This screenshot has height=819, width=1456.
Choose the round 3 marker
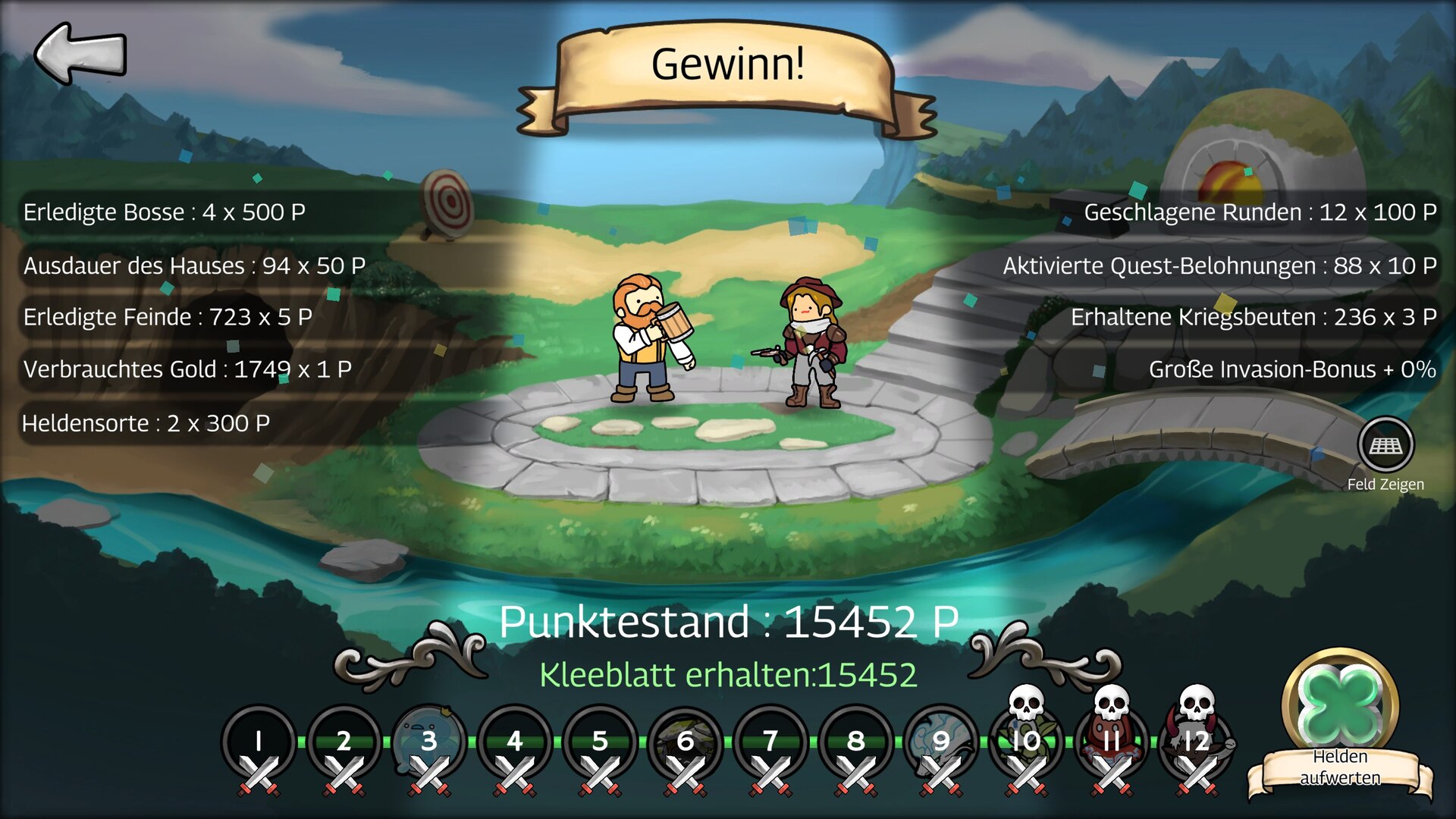coord(429,742)
